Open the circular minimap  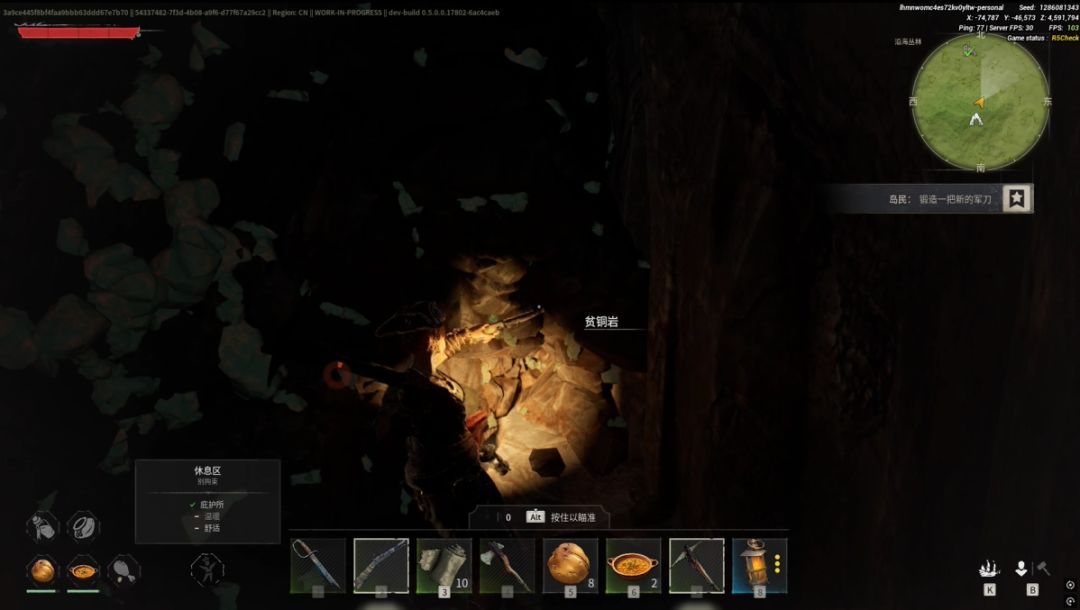pyautogui.click(x=980, y=103)
